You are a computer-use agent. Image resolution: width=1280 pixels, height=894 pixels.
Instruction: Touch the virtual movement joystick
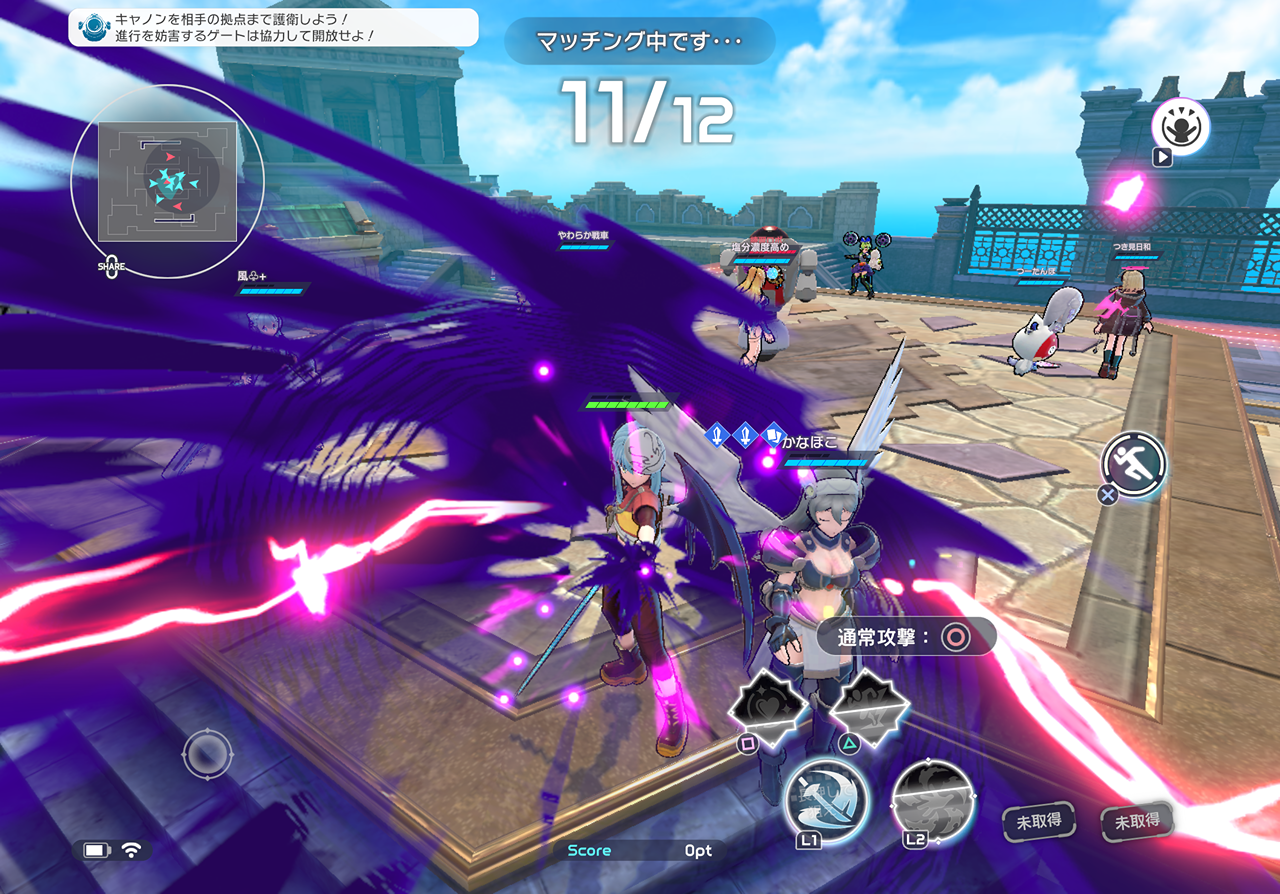coord(207,755)
